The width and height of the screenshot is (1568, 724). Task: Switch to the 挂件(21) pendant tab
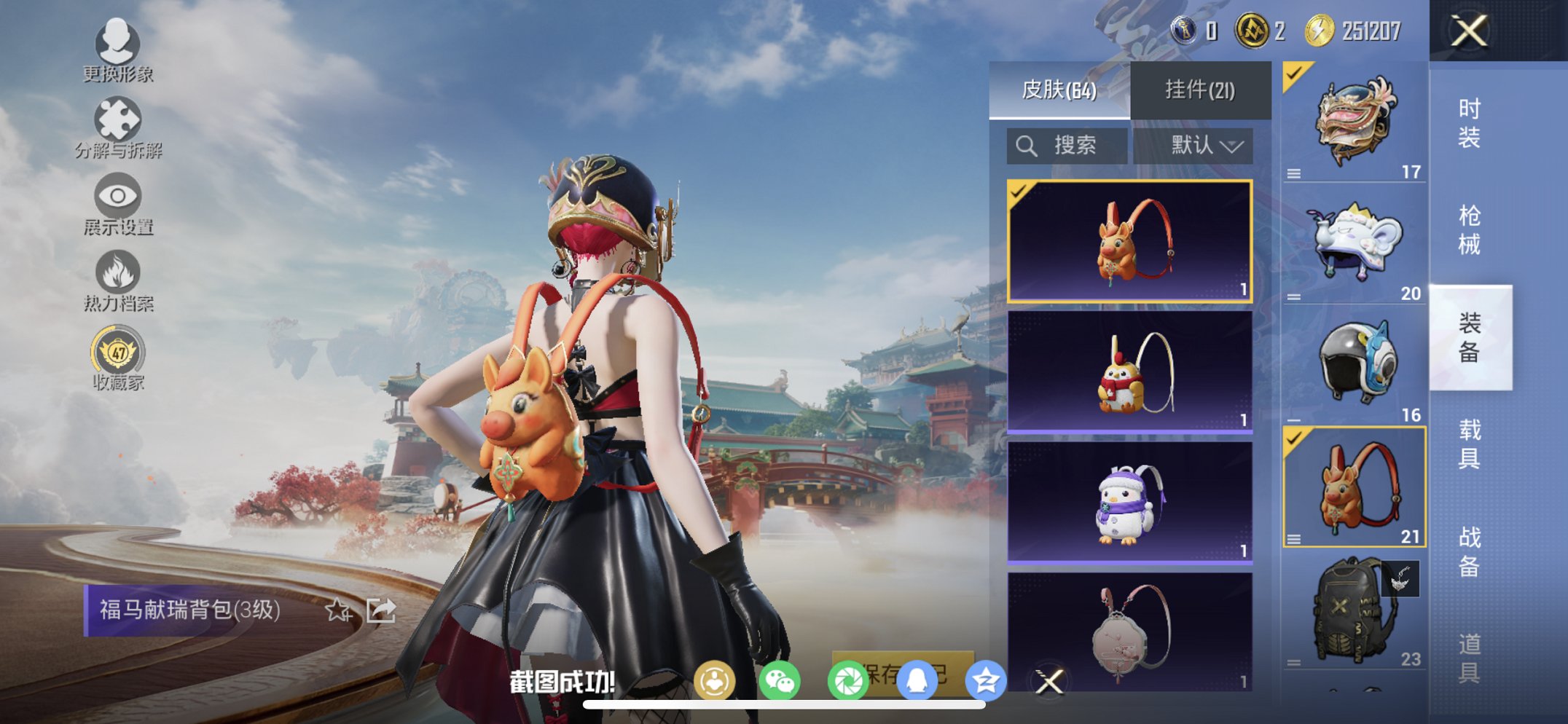(1199, 88)
